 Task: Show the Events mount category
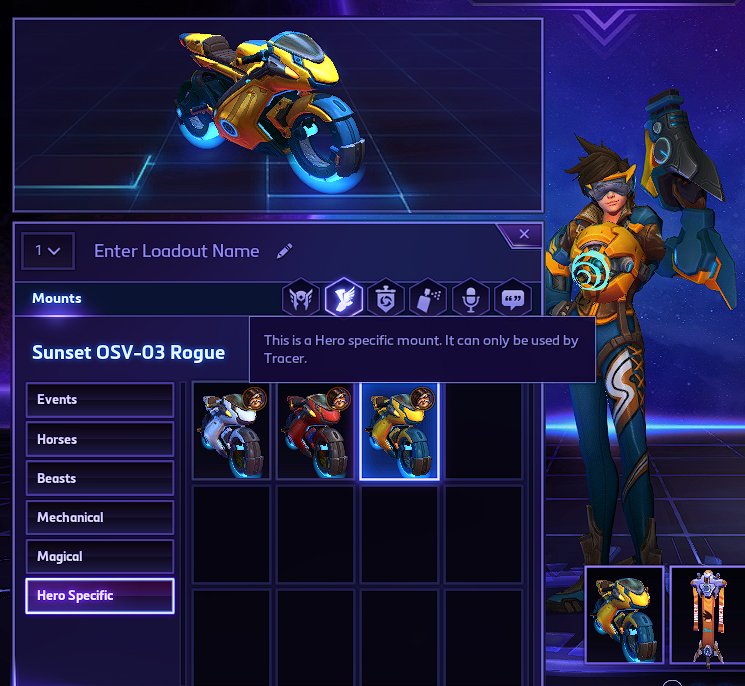coord(100,400)
